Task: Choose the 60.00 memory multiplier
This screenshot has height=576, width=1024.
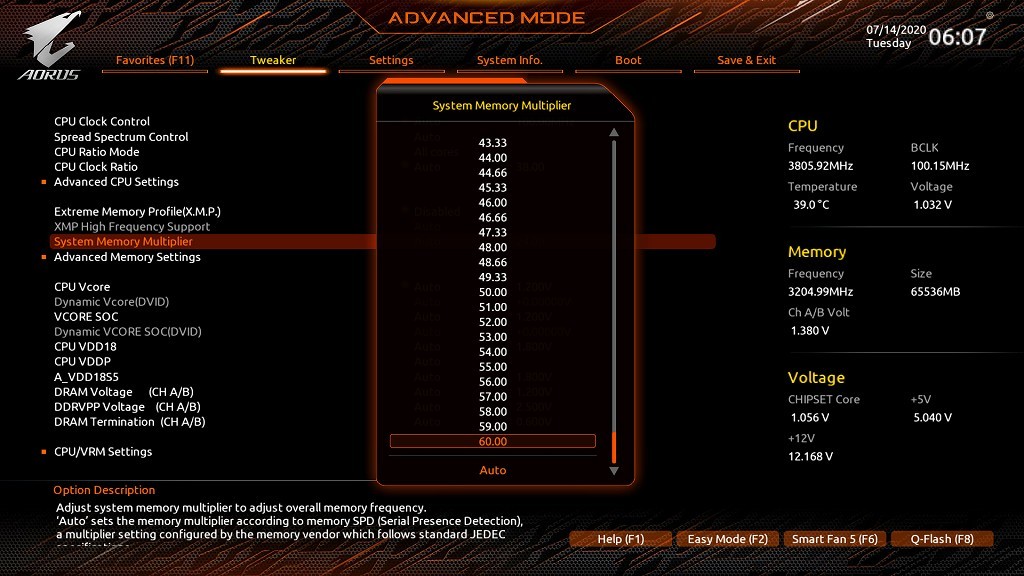Action: (493, 442)
